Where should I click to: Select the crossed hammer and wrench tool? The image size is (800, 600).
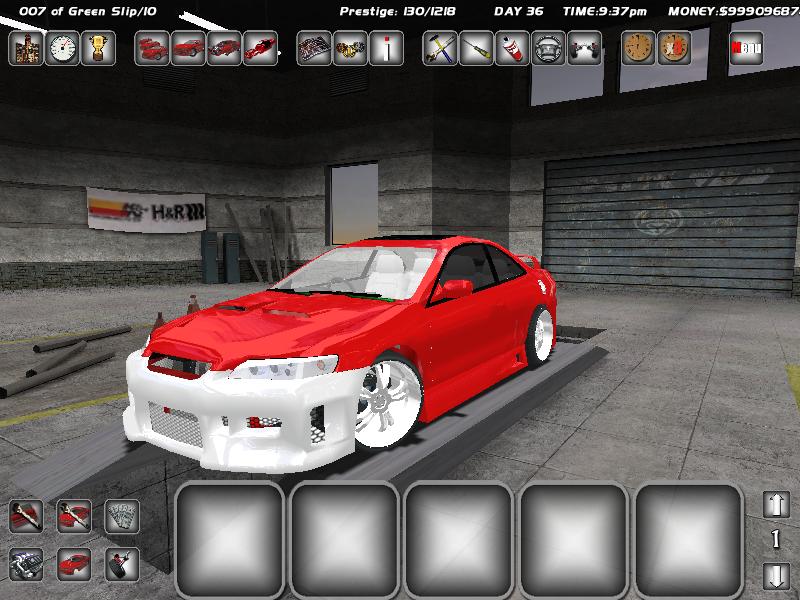440,47
